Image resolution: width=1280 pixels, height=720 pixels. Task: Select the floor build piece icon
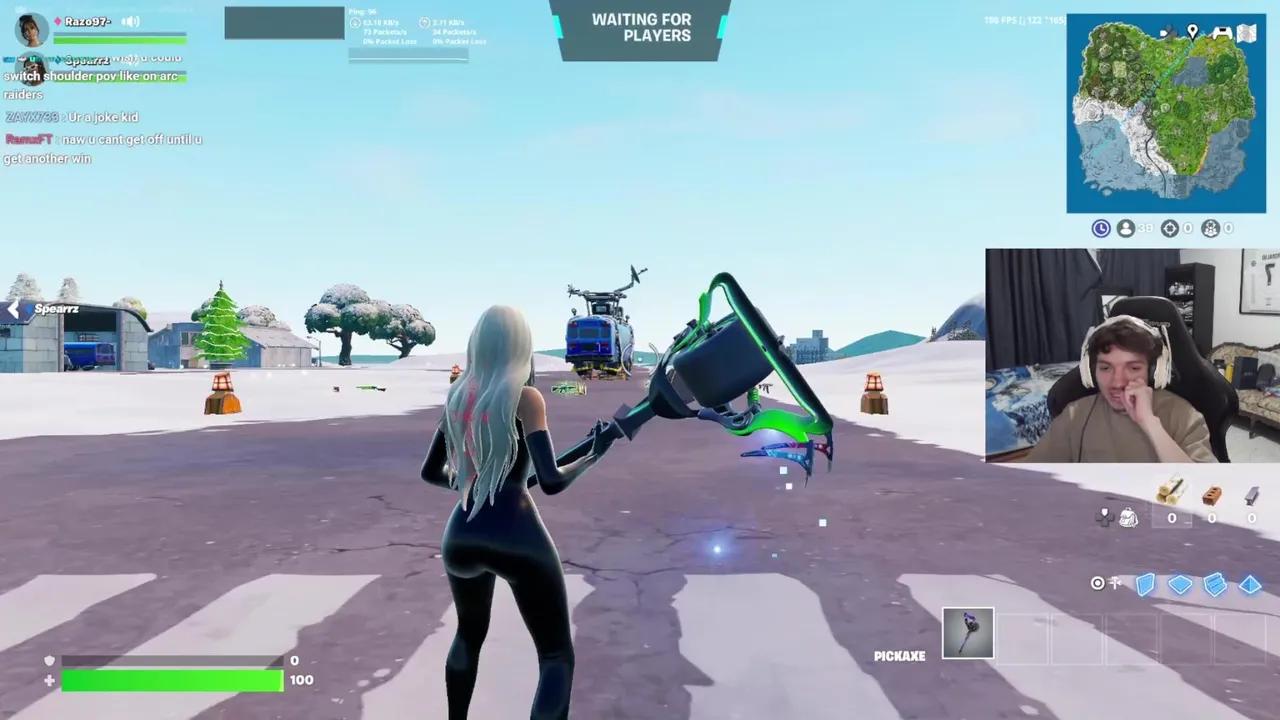point(1180,585)
